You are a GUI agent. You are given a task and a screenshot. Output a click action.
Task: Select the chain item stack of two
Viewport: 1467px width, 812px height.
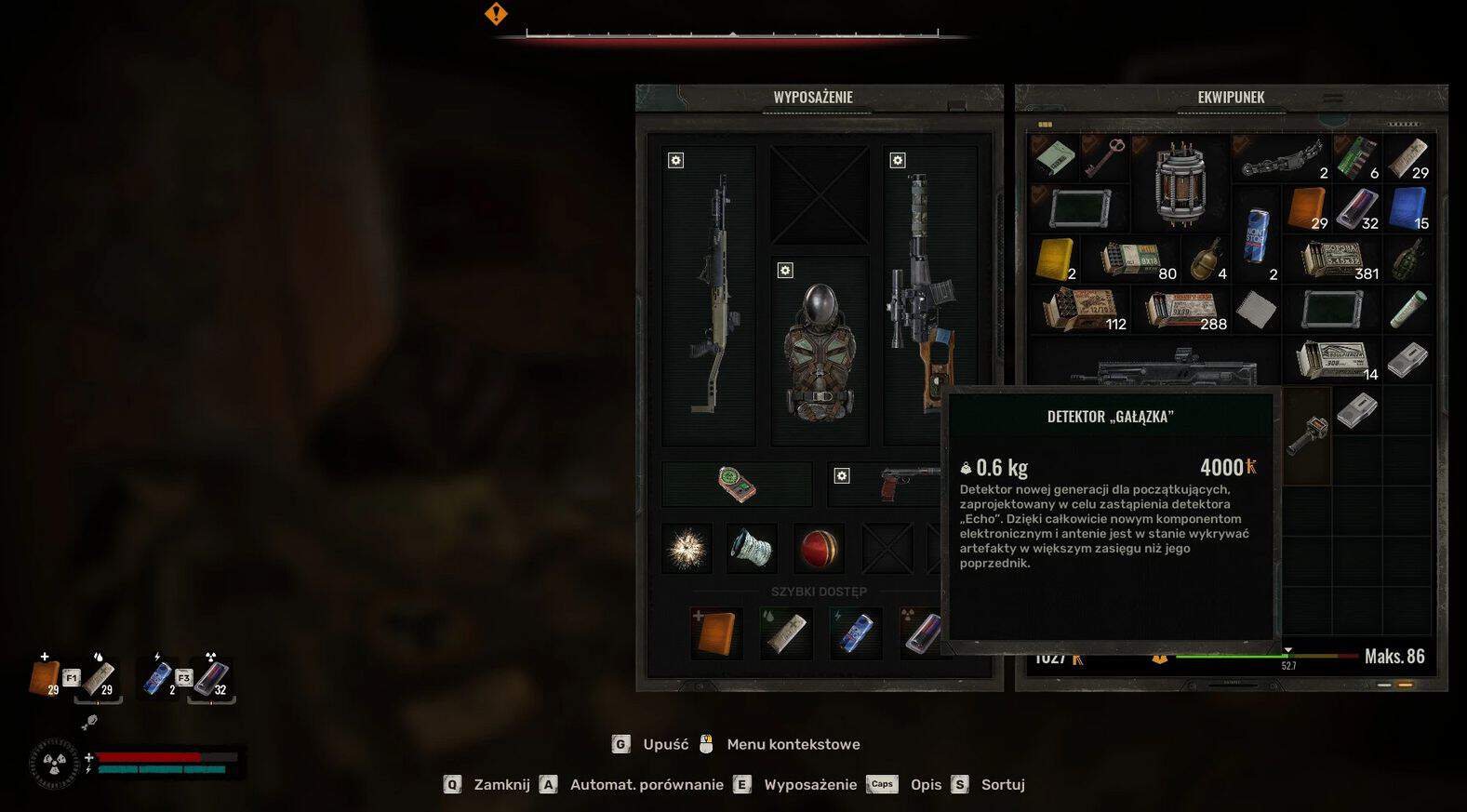[1282, 157]
